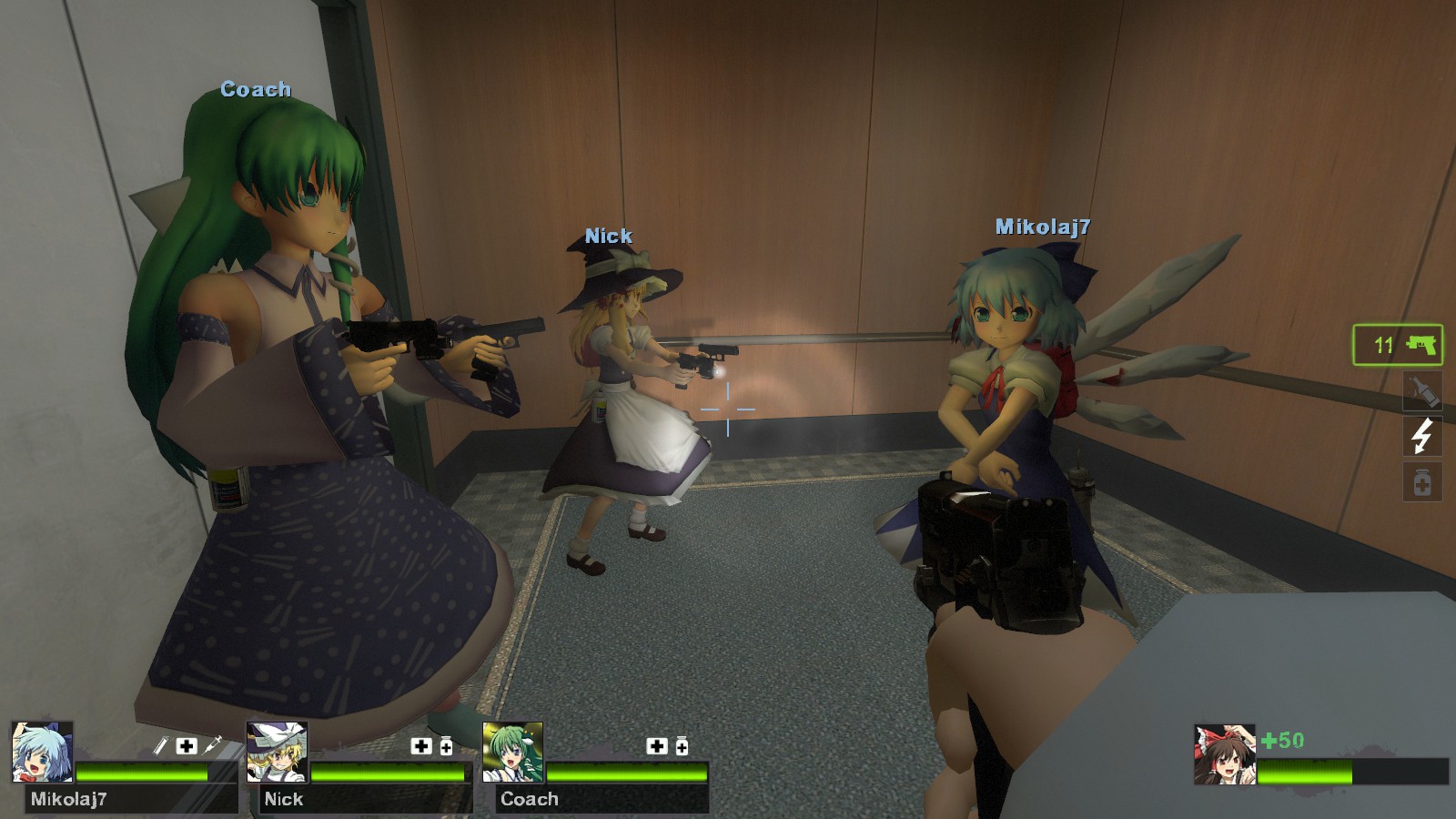Click Coach's pill bottle icon
The width and height of the screenshot is (1456, 819).
pyautogui.click(x=682, y=747)
